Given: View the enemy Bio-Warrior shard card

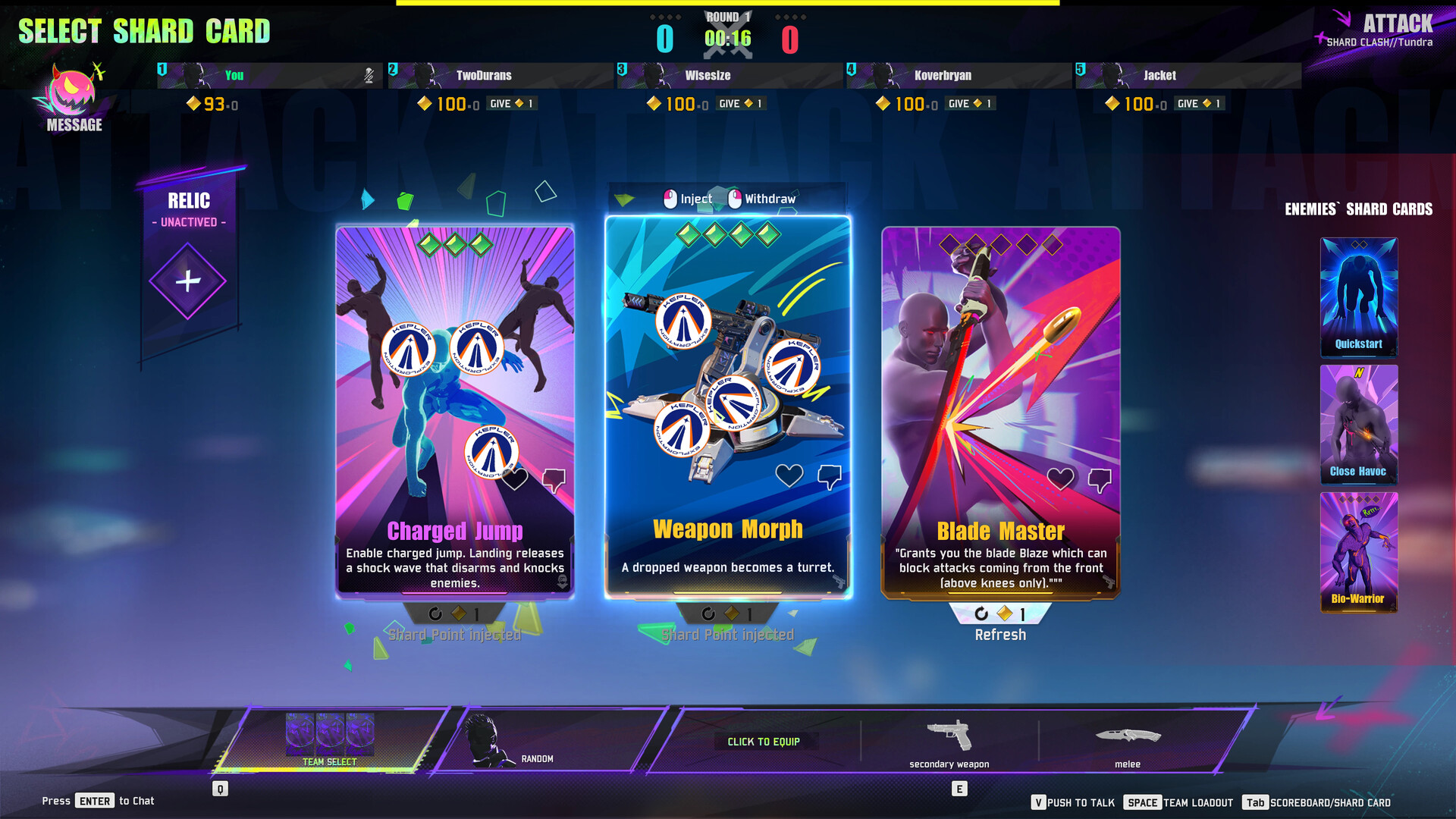Looking at the screenshot, I should pos(1358,552).
